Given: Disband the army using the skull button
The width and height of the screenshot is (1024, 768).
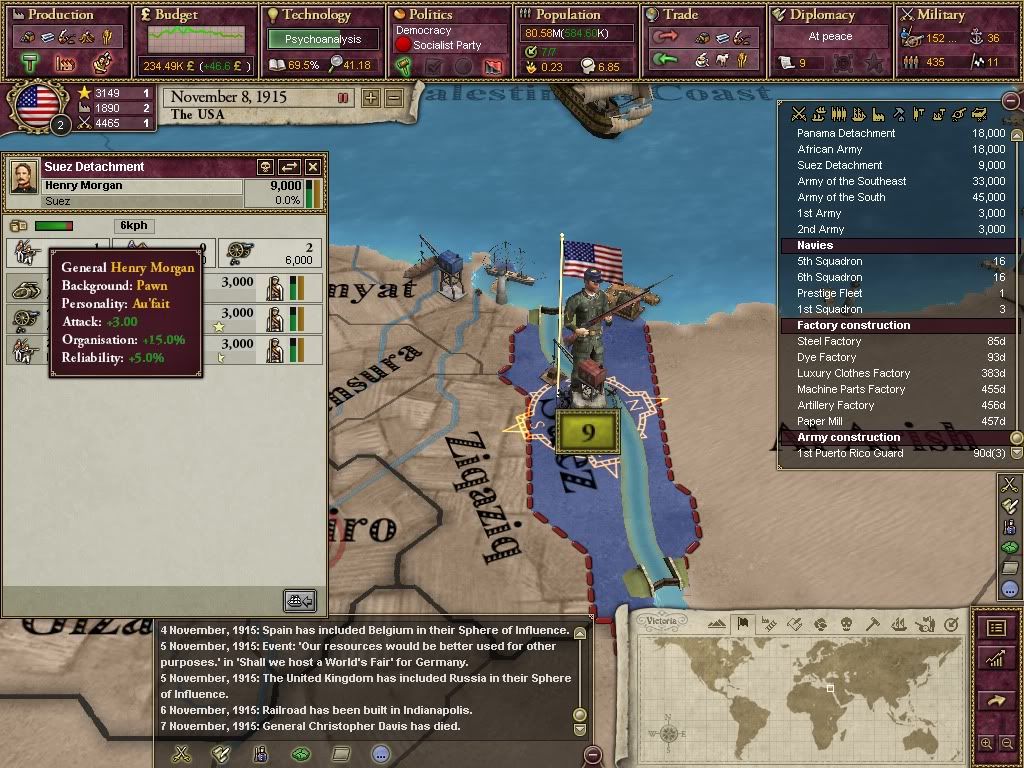Looking at the screenshot, I should click(x=266, y=167).
